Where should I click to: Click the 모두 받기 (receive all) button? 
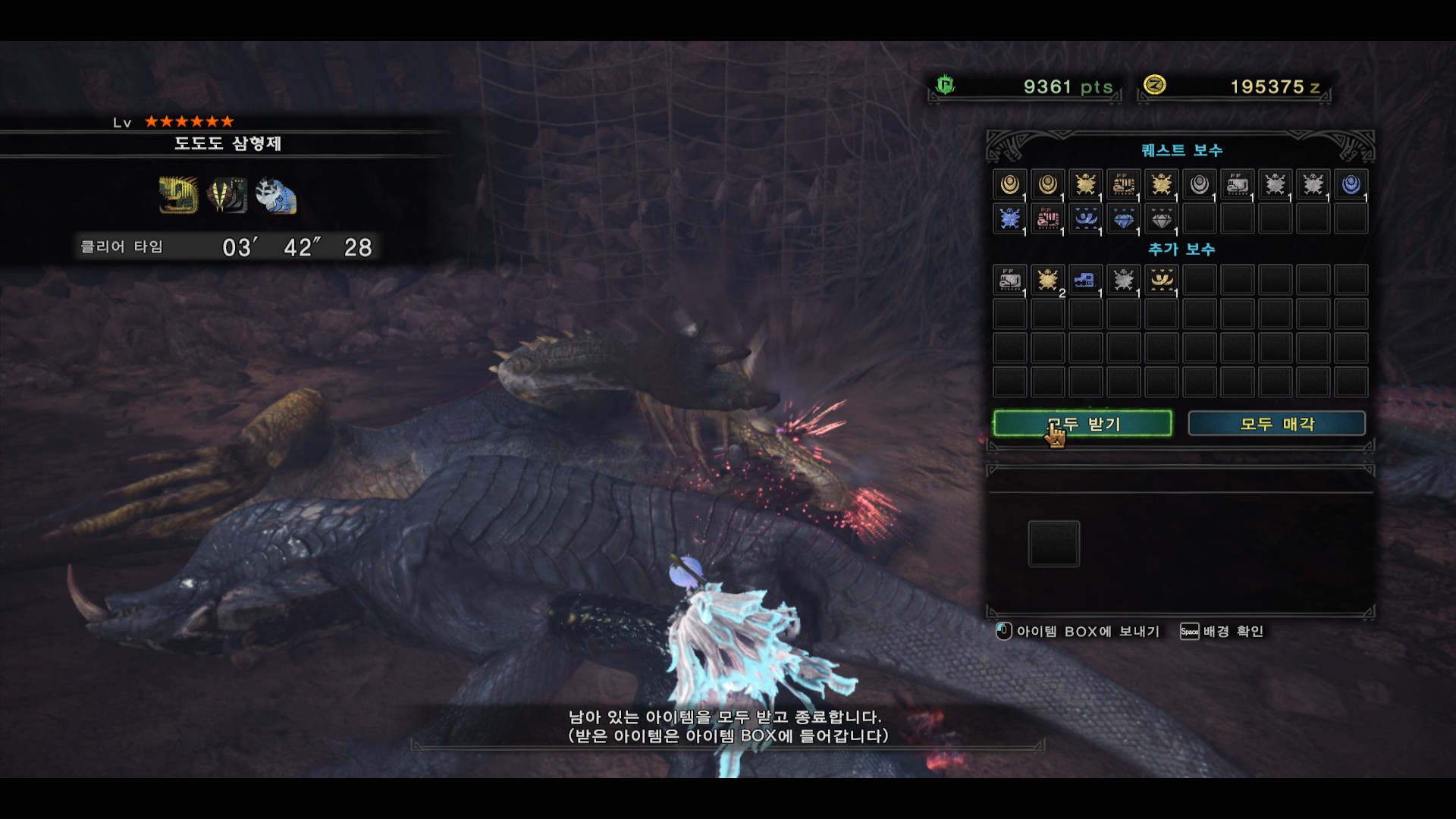pos(1082,424)
